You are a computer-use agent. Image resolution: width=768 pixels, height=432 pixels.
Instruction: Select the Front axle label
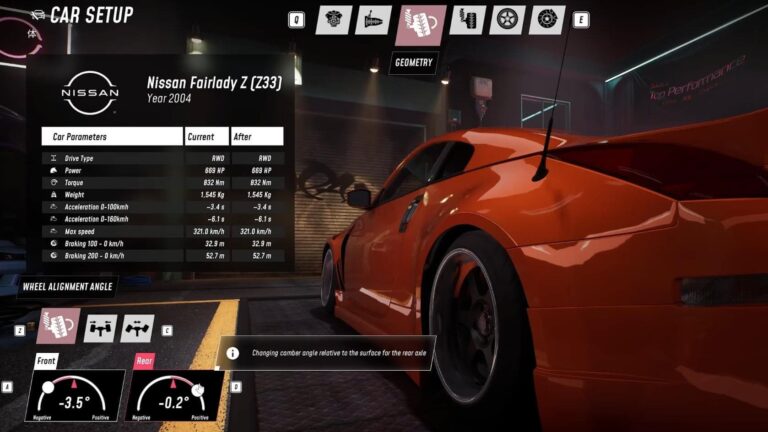tap(46, 360)
